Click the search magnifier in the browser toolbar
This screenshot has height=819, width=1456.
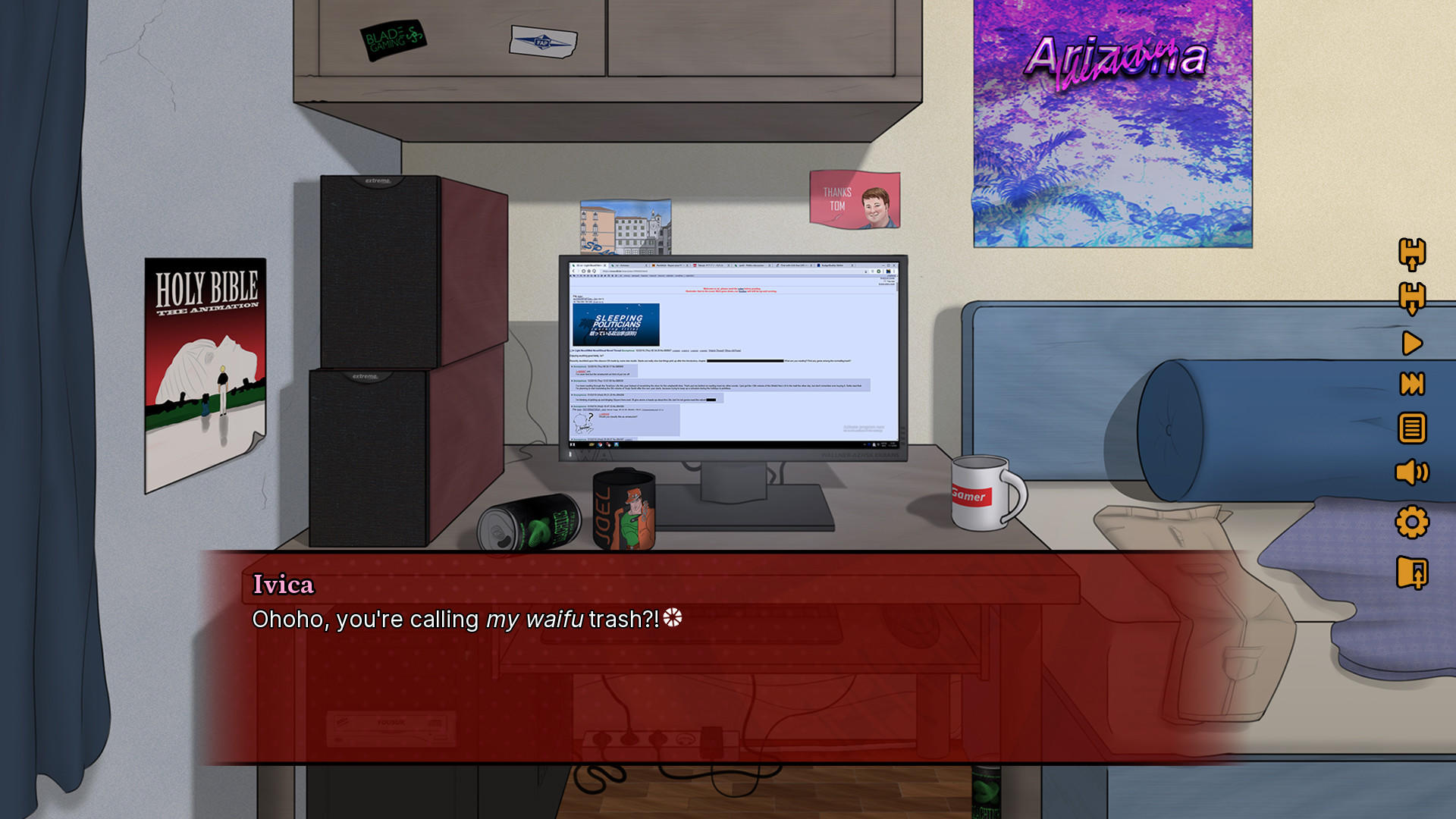(x=595, y=271)
